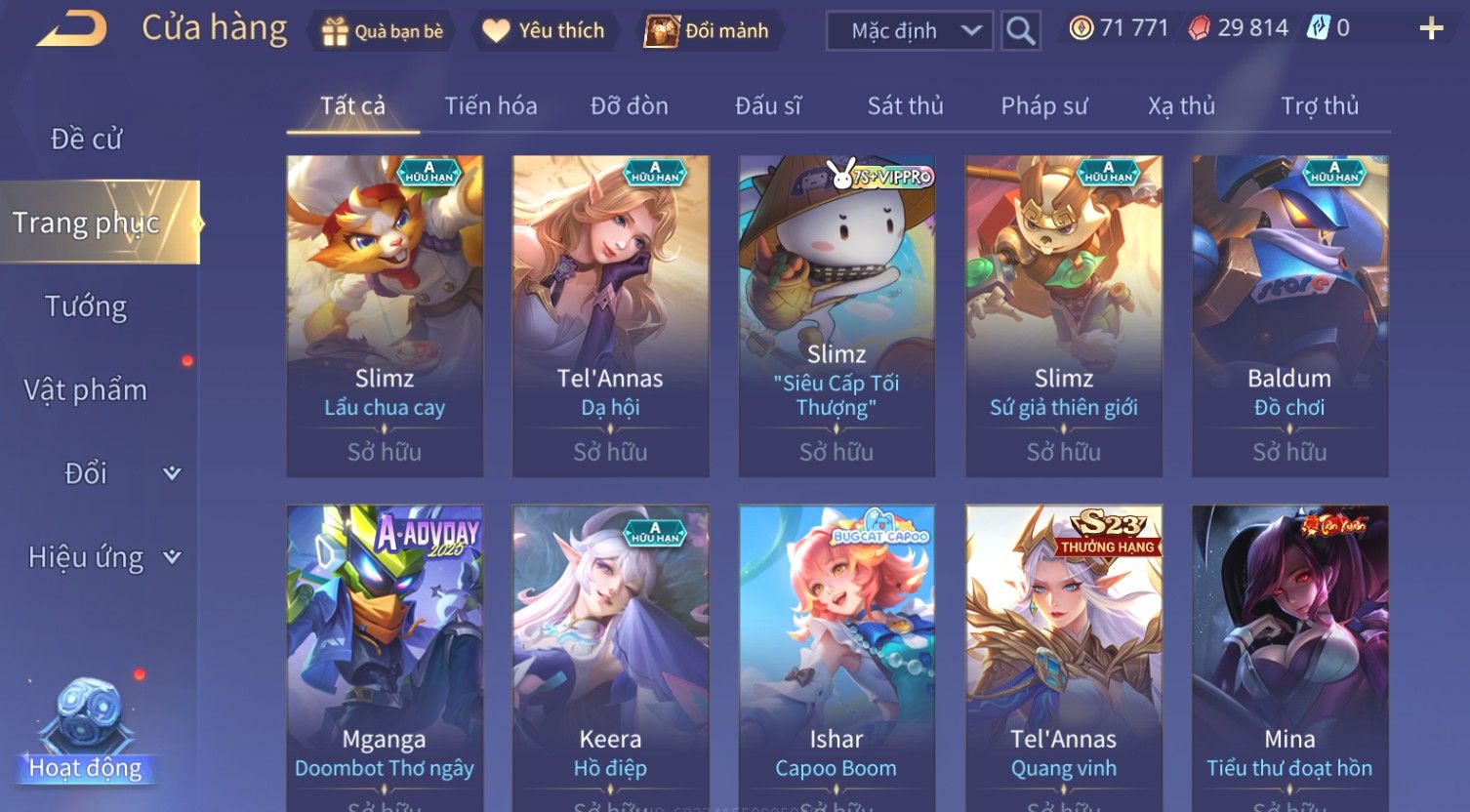Viewport: 1470px width, 812px height.
Task: Open the Đề cử shop section
Action: (87, 140)
